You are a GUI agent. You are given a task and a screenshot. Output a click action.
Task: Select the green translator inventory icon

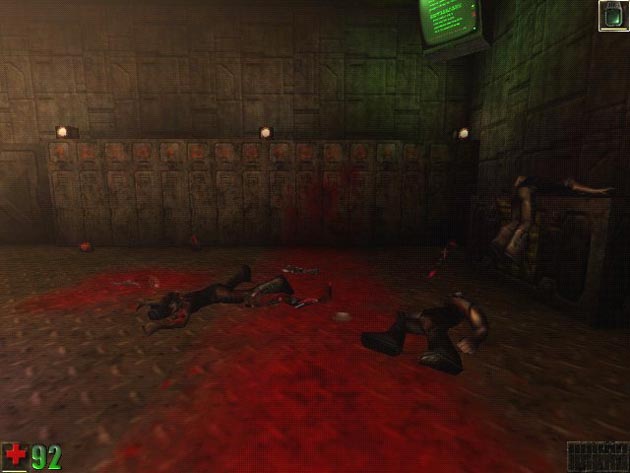pos(612,15)
